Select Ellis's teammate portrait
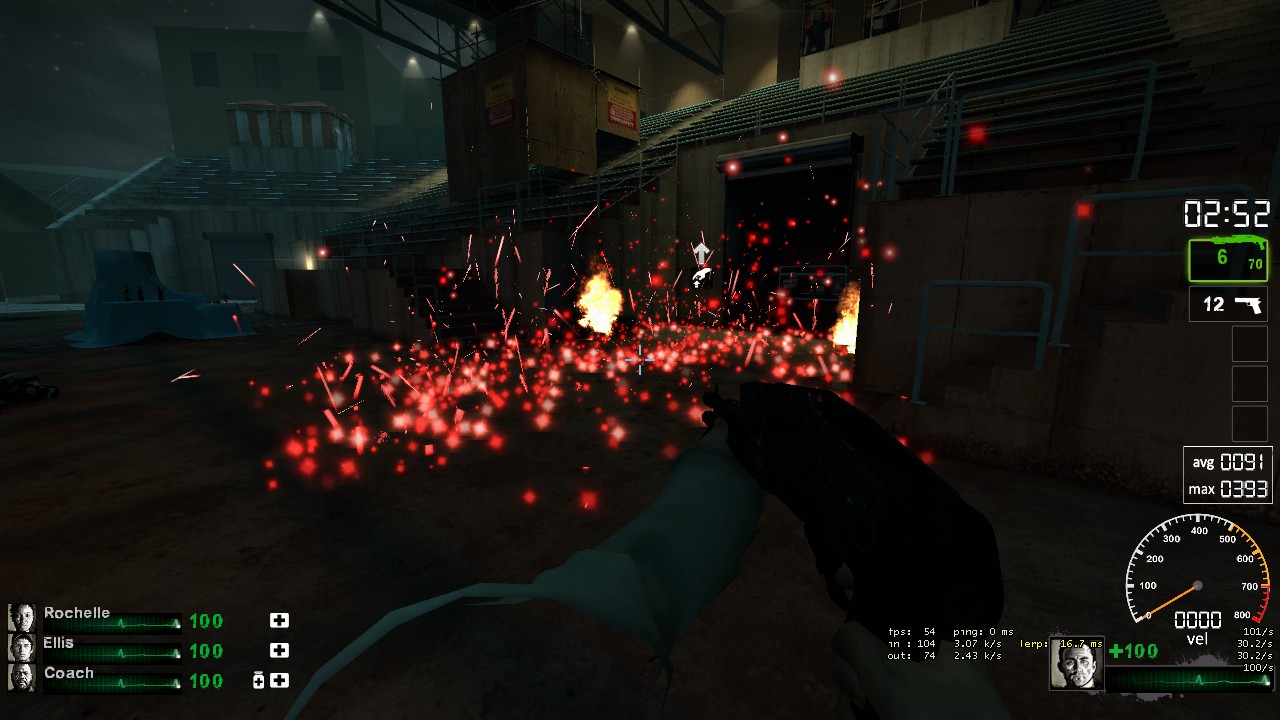Screen dimensions: 1280x720 click(x=22, y=648)
